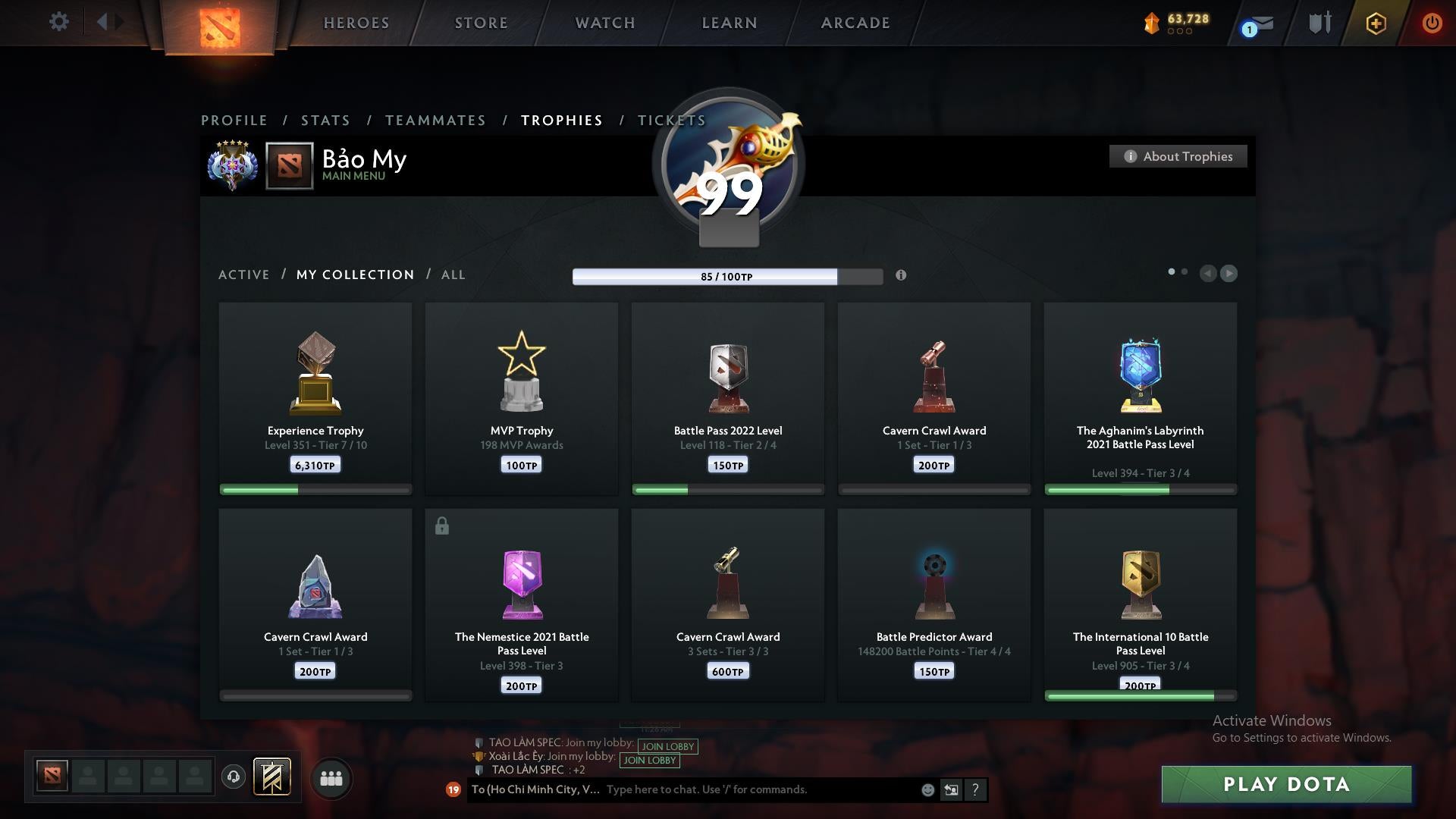Open the mail inbox with notification badge
This screenshot has height=819, width=1456.
point(1257,23)
